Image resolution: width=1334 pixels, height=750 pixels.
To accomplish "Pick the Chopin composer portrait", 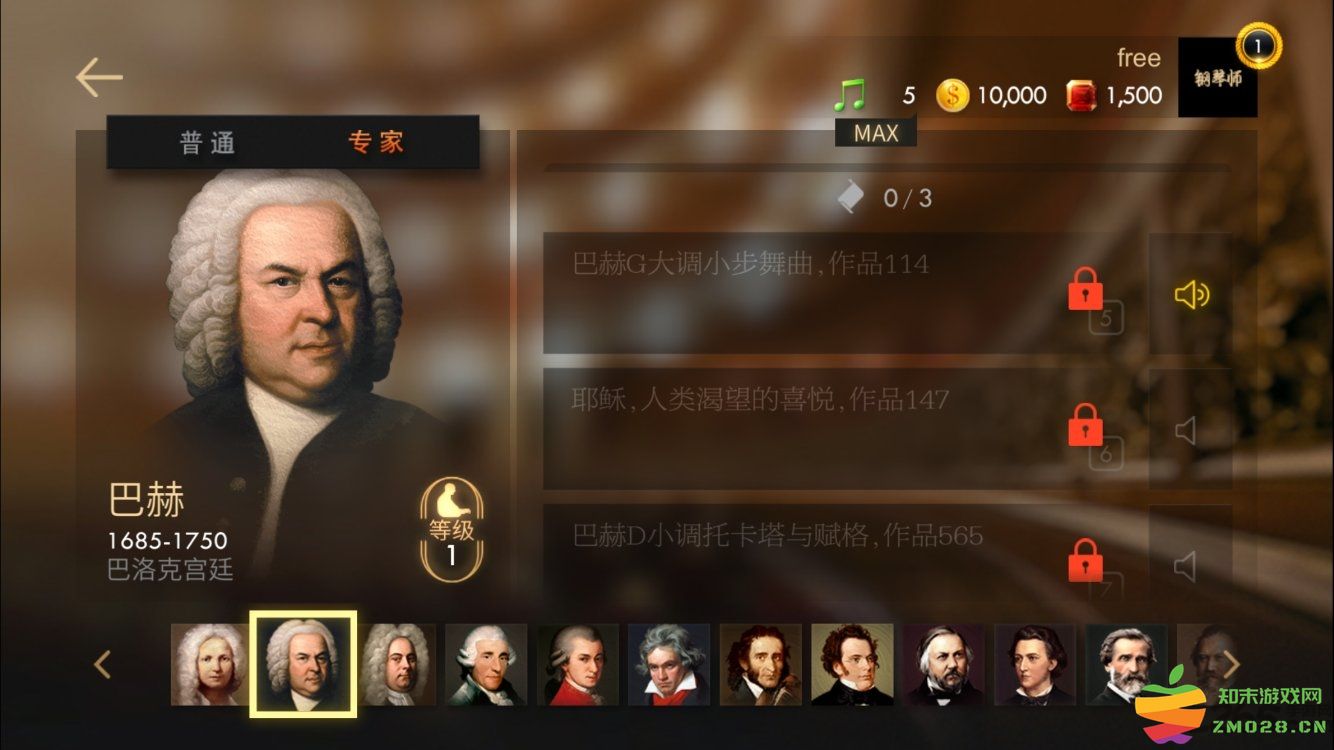I will (1035, 665).
